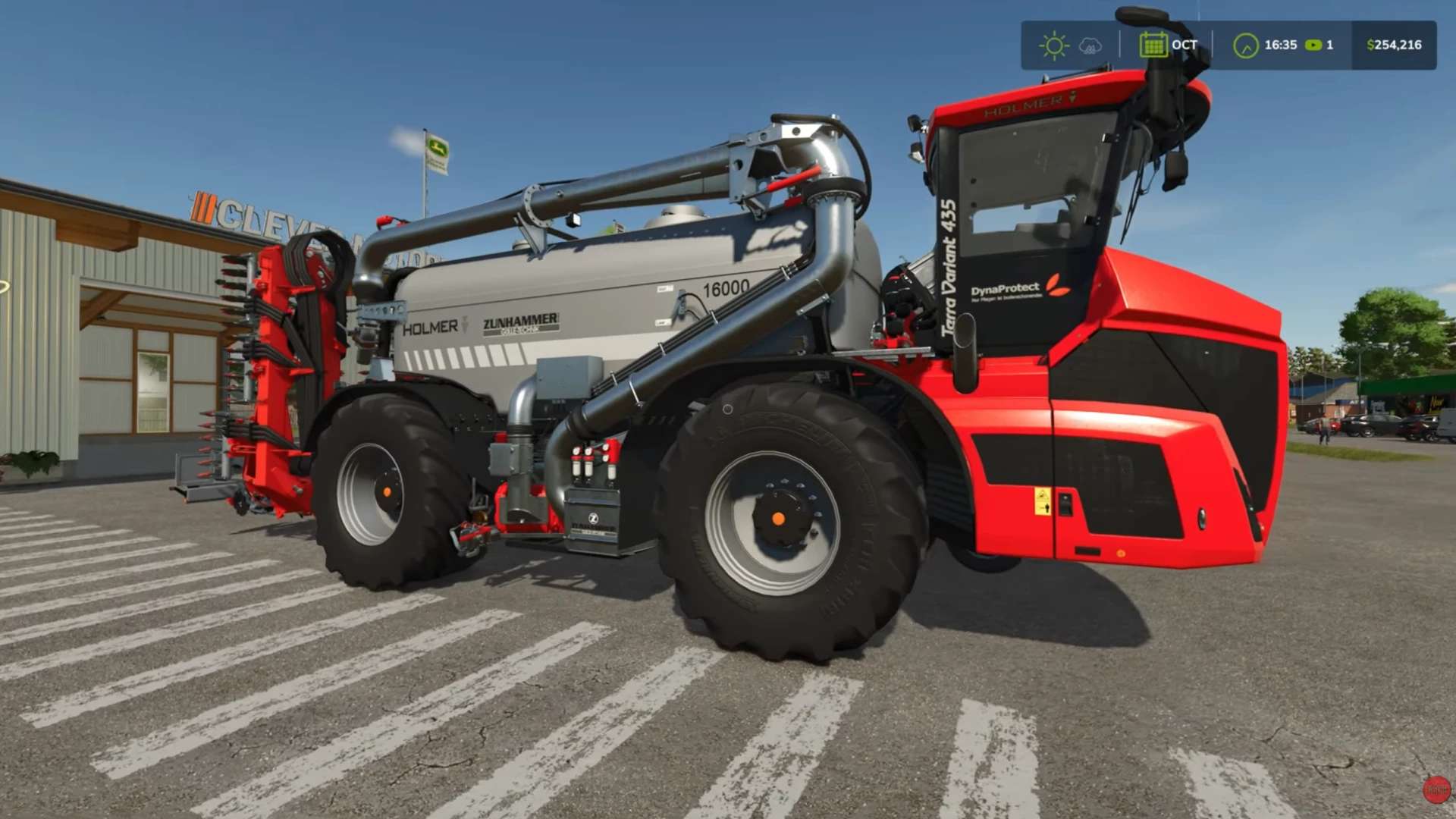
Task: Click the green time-scale play icon showing 1
Action: 1318,45
